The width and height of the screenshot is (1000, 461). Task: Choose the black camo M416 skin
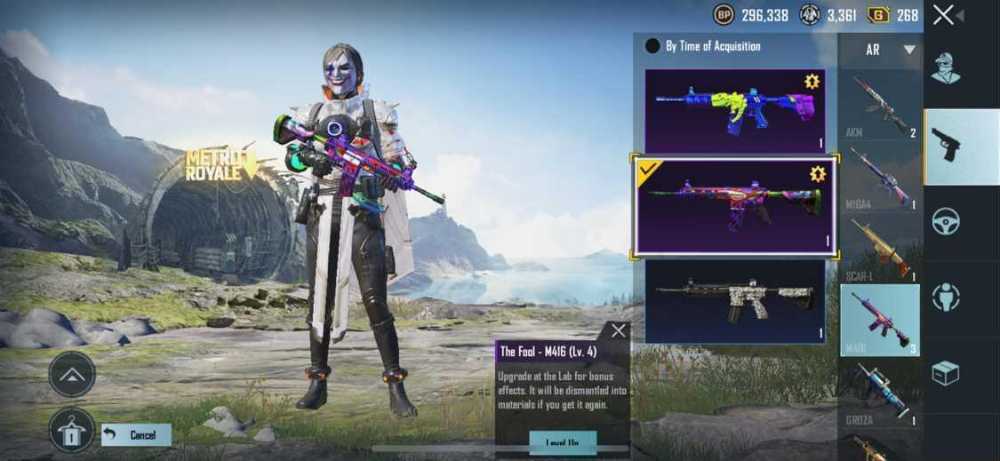pos(735,301)
